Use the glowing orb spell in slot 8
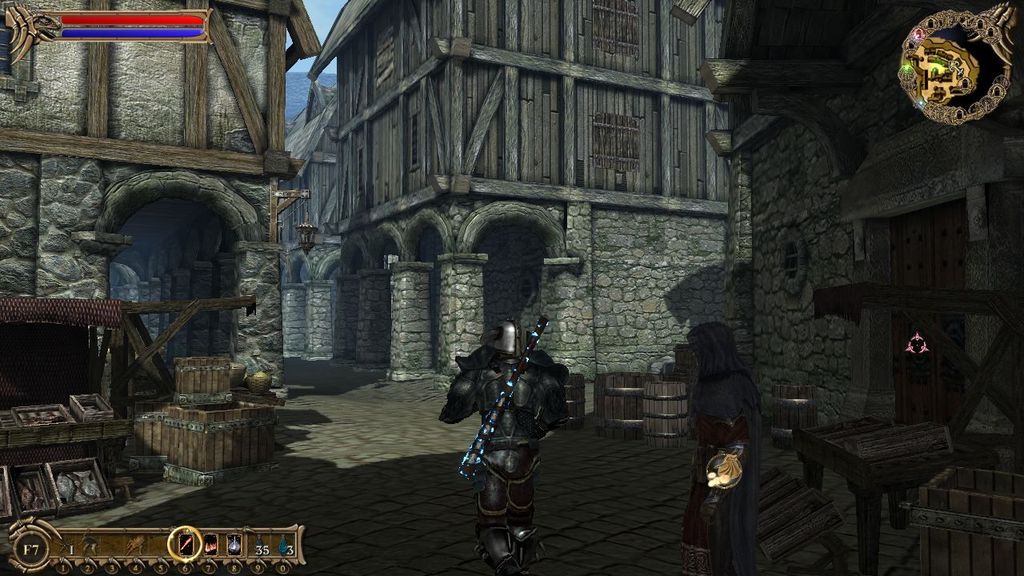The width and height of the screenshot is (1024, 576). [234, 544]
